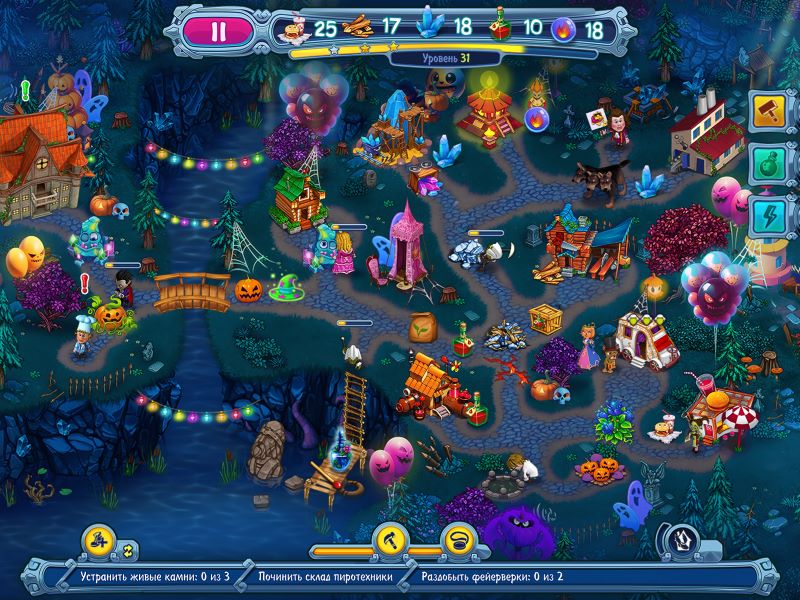The image size is (800, 600).
Task: Pause the game with the pink button
Action: (x=219, y=30)
